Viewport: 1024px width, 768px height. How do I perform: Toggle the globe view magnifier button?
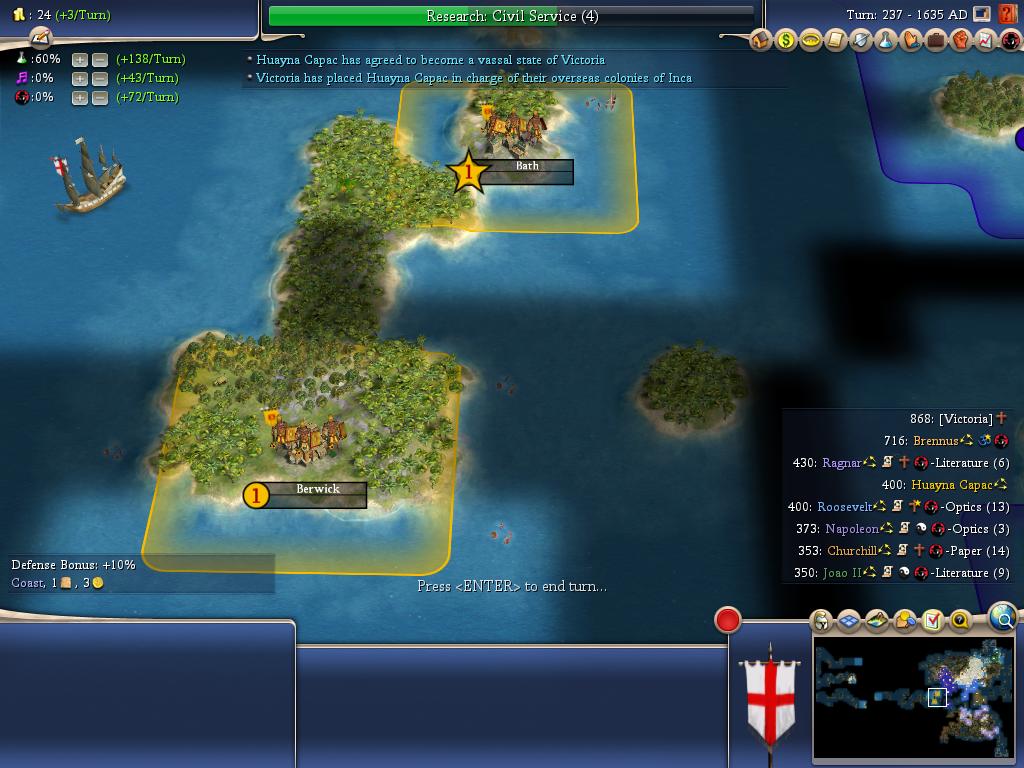pos(1002,618)
